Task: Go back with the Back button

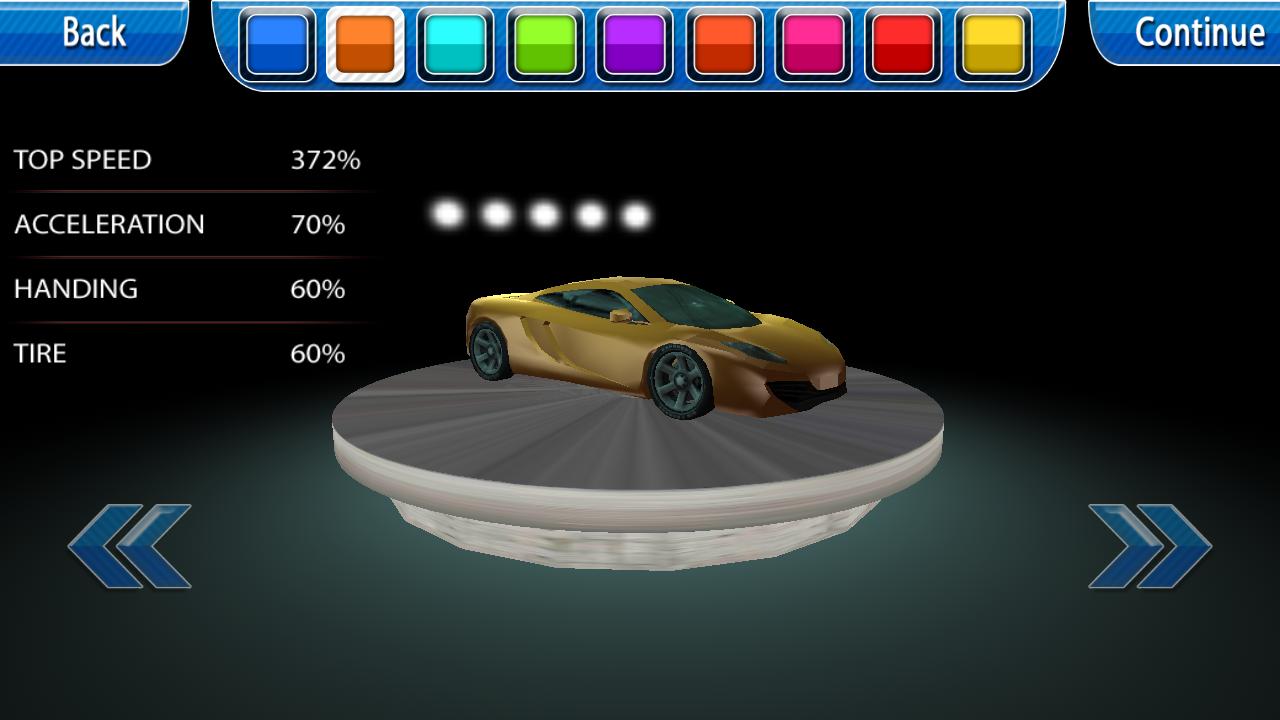Action: point(94,32)
